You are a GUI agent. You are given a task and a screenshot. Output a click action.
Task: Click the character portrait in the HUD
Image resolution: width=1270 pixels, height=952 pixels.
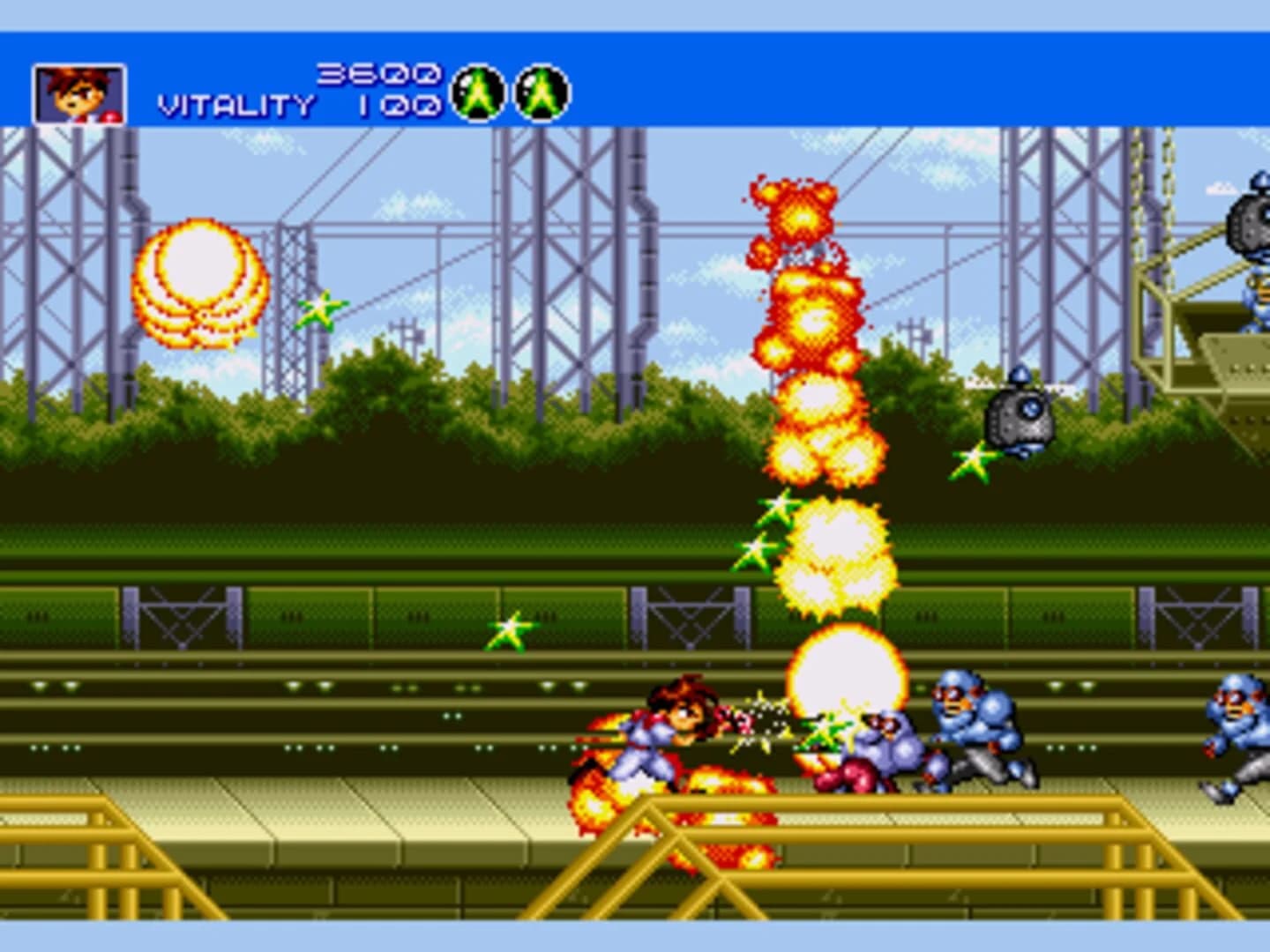79,91
